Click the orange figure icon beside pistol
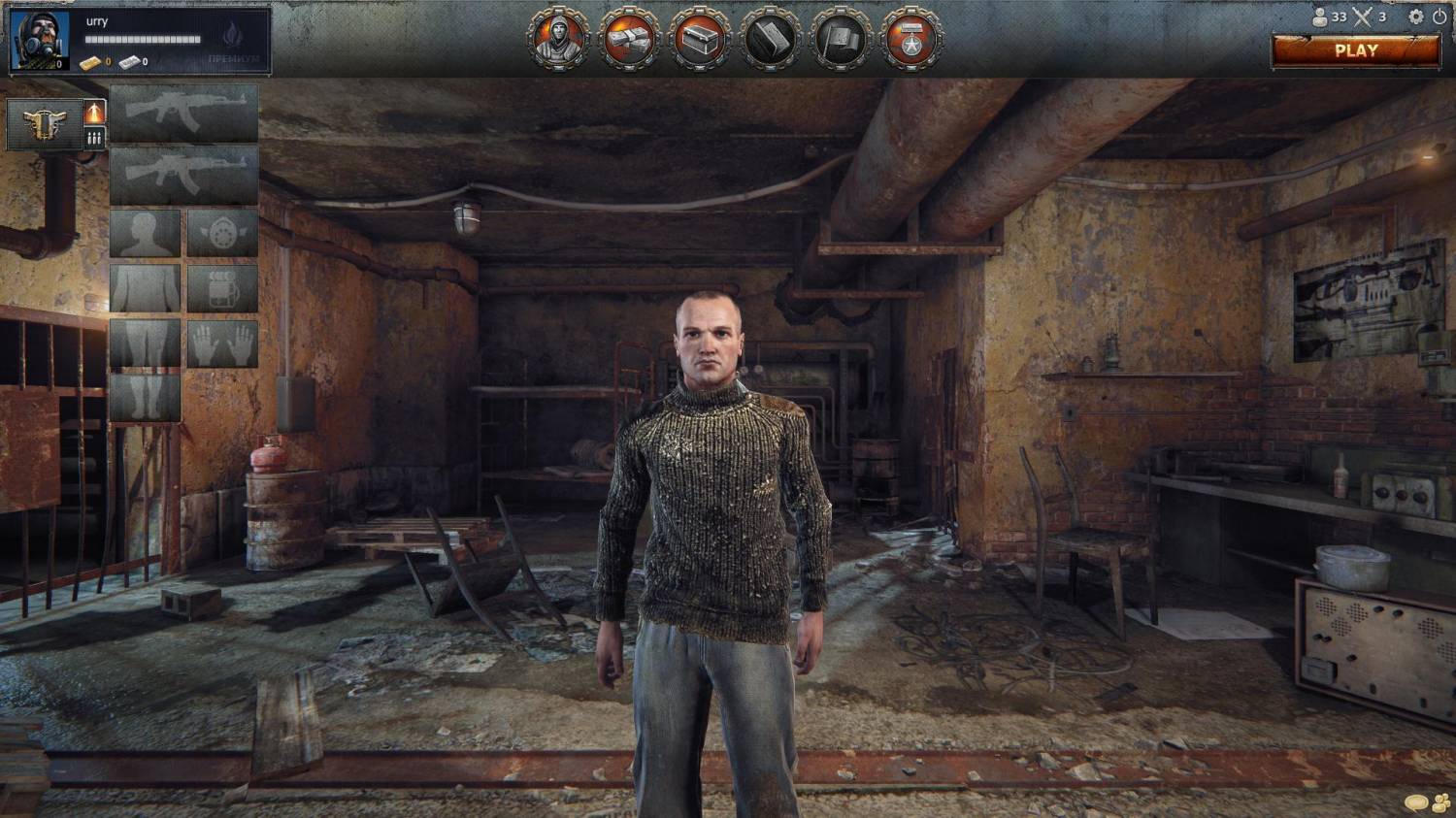The height and width of the screenshot is (818, 1456). click(94, 112)
